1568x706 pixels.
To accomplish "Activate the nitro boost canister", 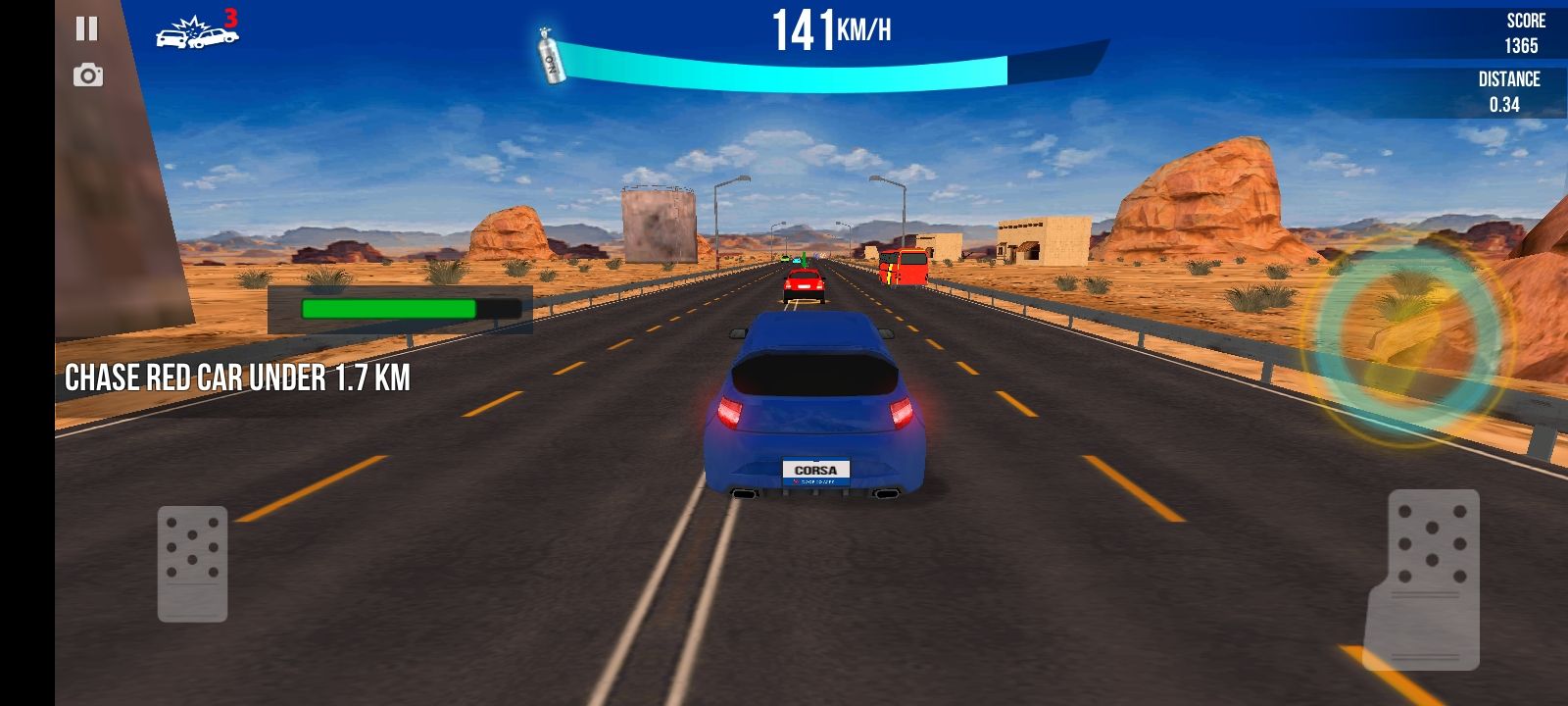I will pyautogui.click(x=553, y=57).
